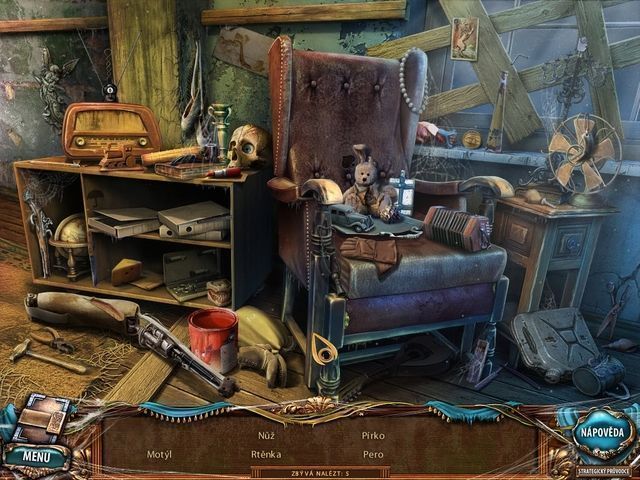Viewport: 640px width, 480px height.
Task: Open the game MENU
Action: pyautogui.click(x=35, y=456)
